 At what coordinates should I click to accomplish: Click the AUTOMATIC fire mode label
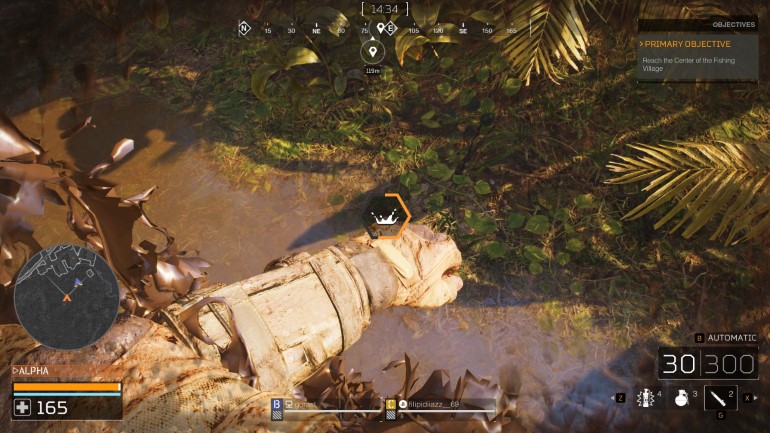point(732,338)
